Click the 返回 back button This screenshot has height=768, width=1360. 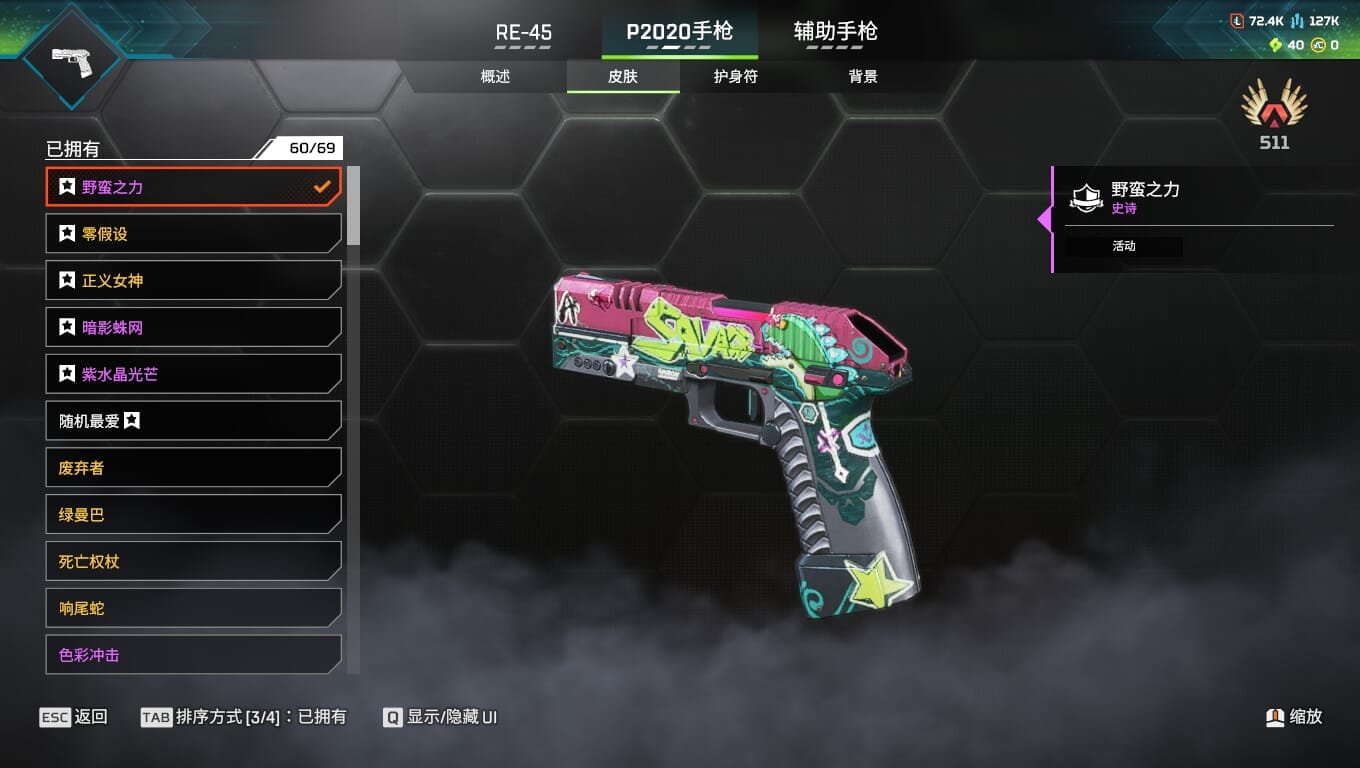click(x=74, y=717)
